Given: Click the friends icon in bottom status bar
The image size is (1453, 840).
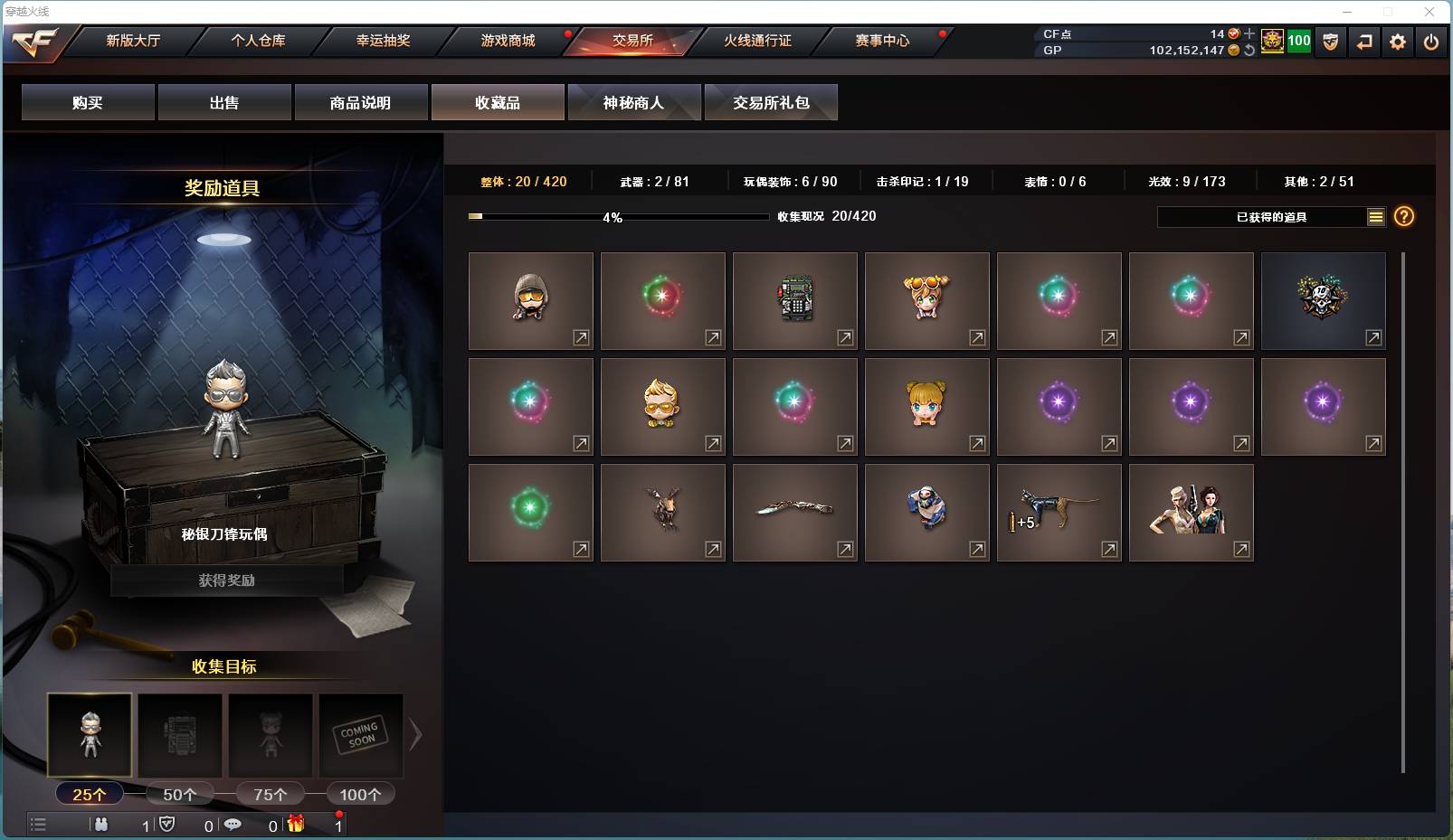Looking at the screenshot, I should click(100, 825).
